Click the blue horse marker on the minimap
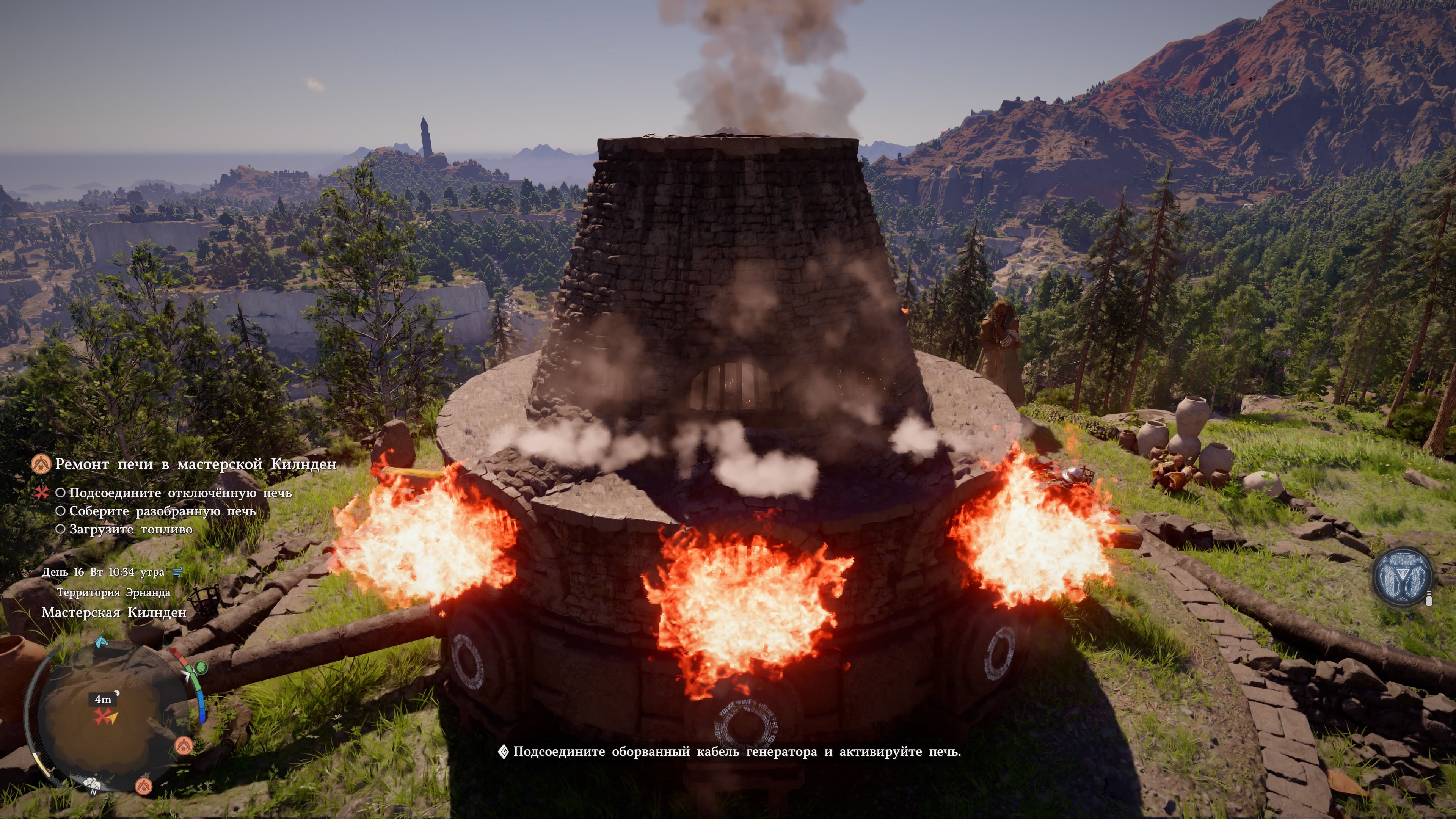1456x819 pixels. (x=101, y=642)
